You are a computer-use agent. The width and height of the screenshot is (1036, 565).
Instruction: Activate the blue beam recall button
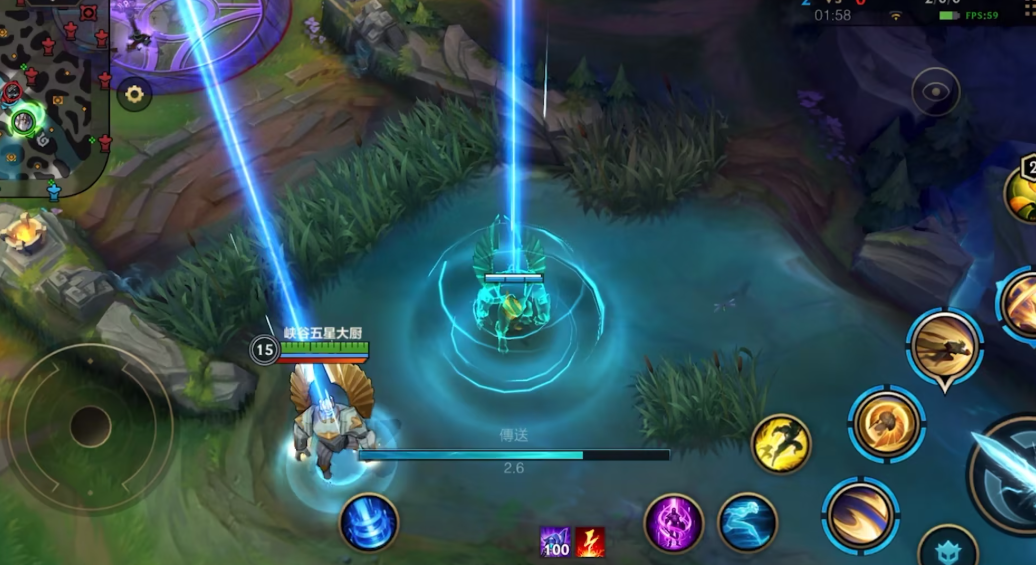[x=369, y=522]
